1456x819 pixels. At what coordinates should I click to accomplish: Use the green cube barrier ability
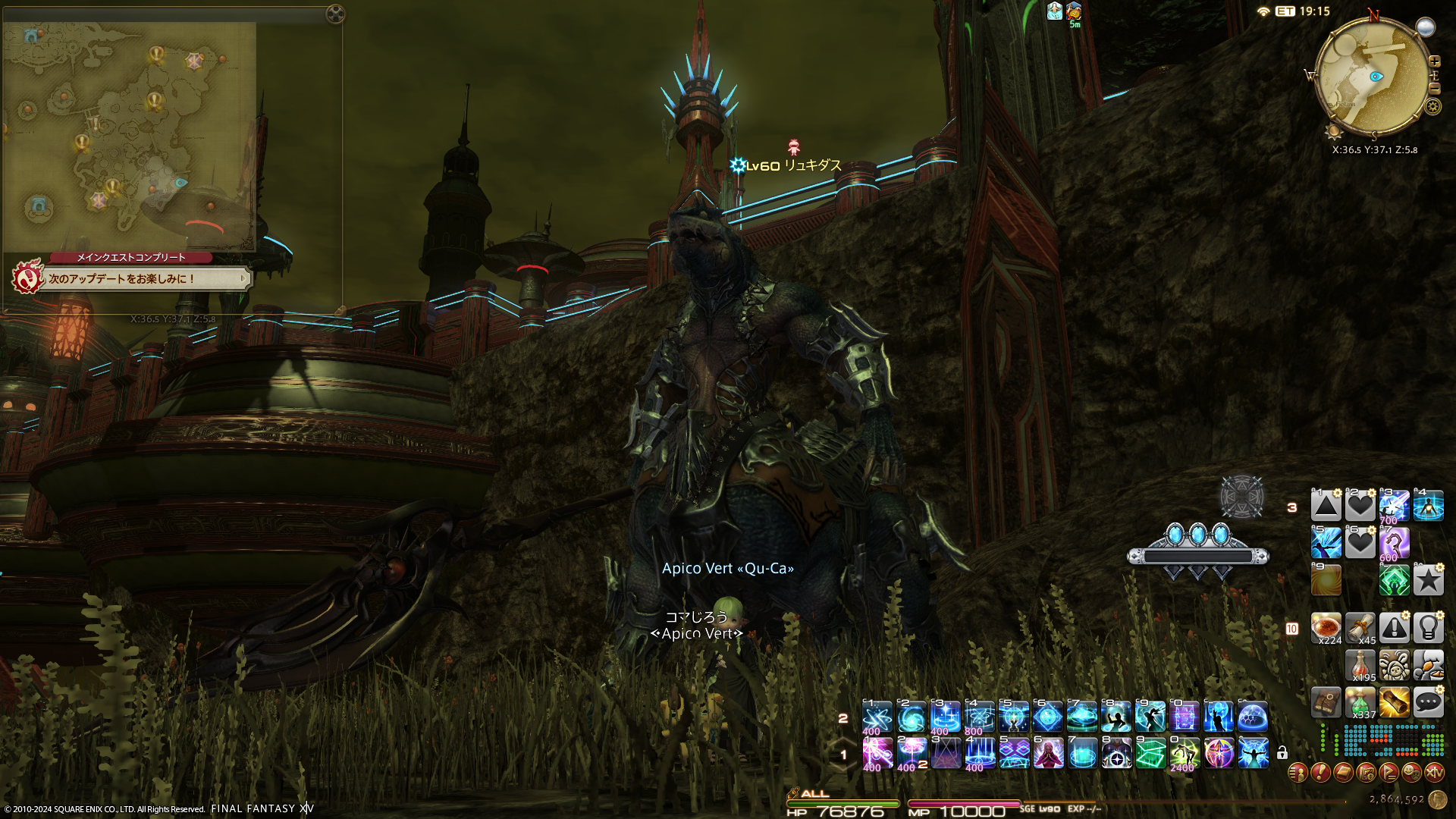point(1150,754)
